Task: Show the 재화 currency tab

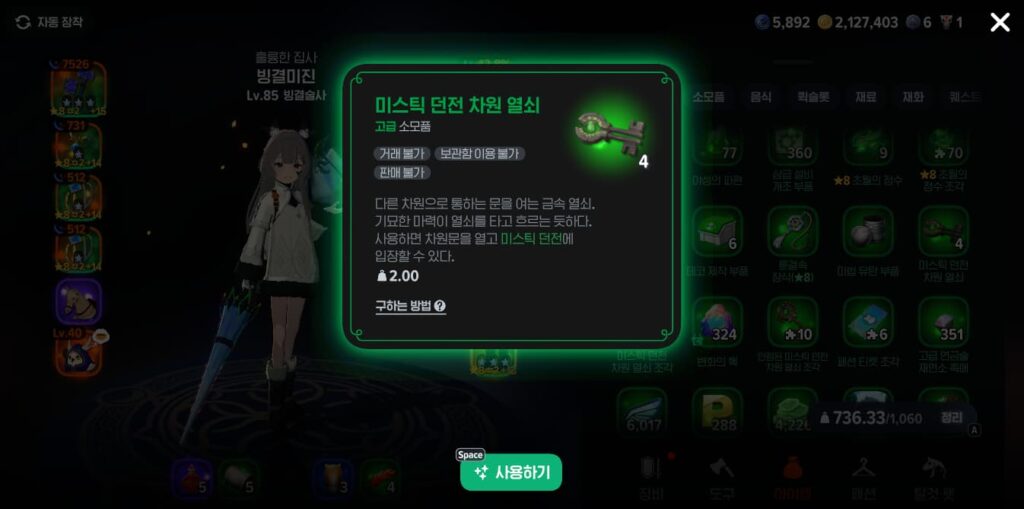Action: coord(913,97)
